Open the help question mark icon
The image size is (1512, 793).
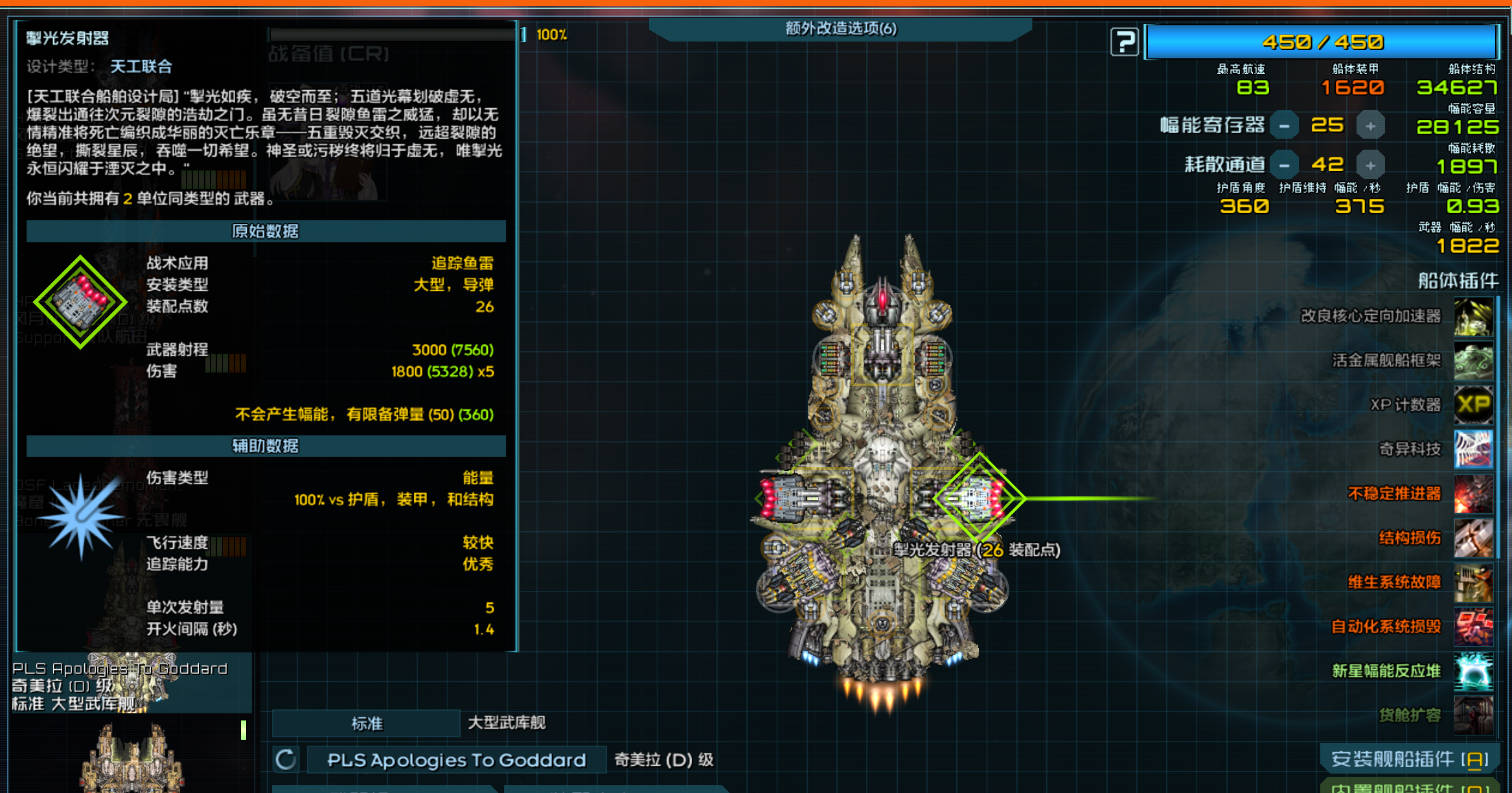point(1125,40)
